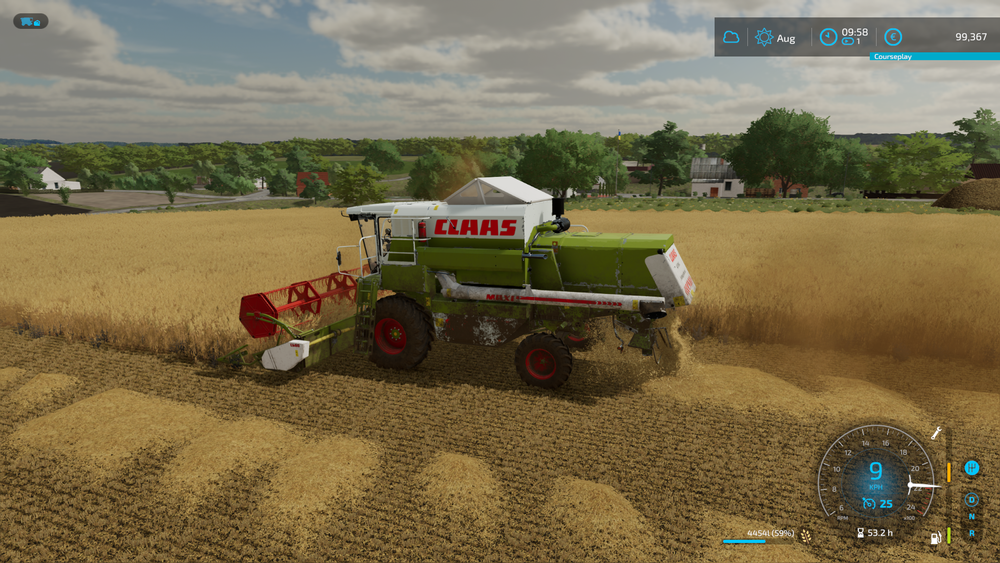Open finances via the euro coin icon
The width and height of the screenshot is (1000, 563).
893,37
